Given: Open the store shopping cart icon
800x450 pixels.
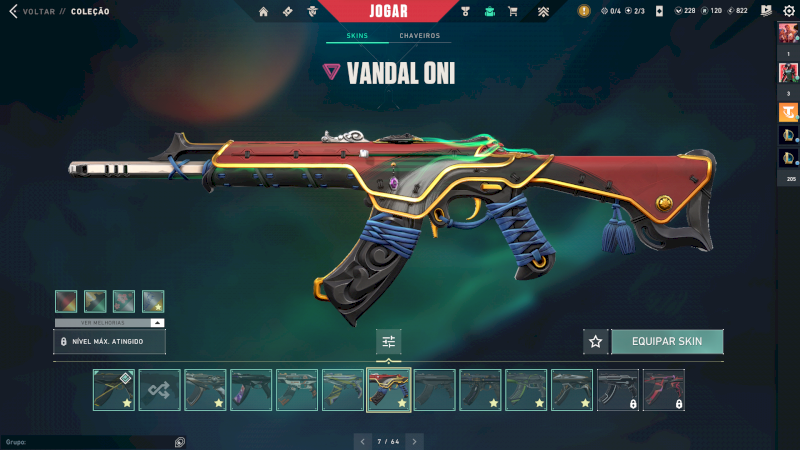Looking at the screenshot, I should (x=513, y=11).
